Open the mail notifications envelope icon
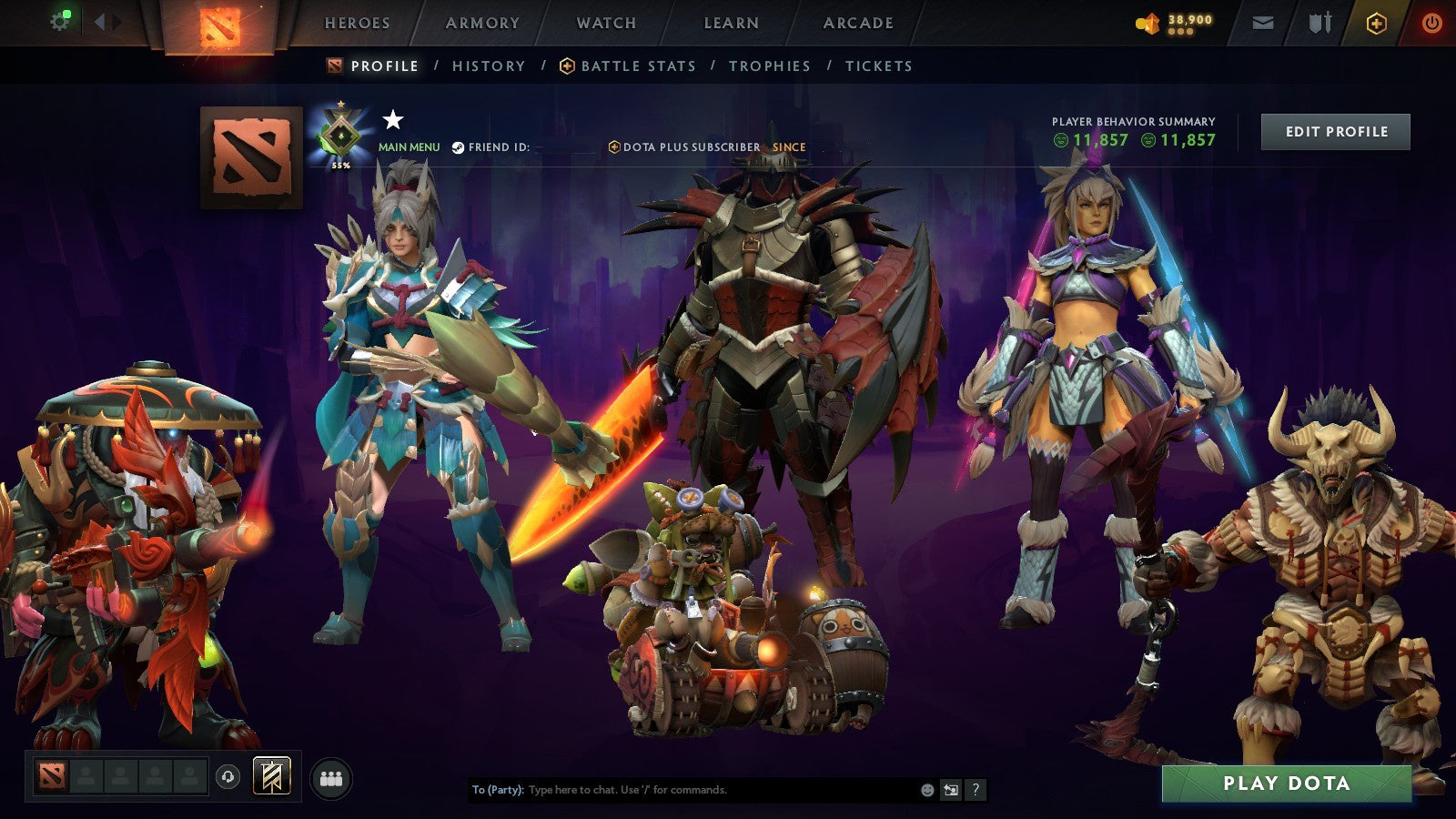Viewport: 1456px width, 819px height. coord(1260,25)
